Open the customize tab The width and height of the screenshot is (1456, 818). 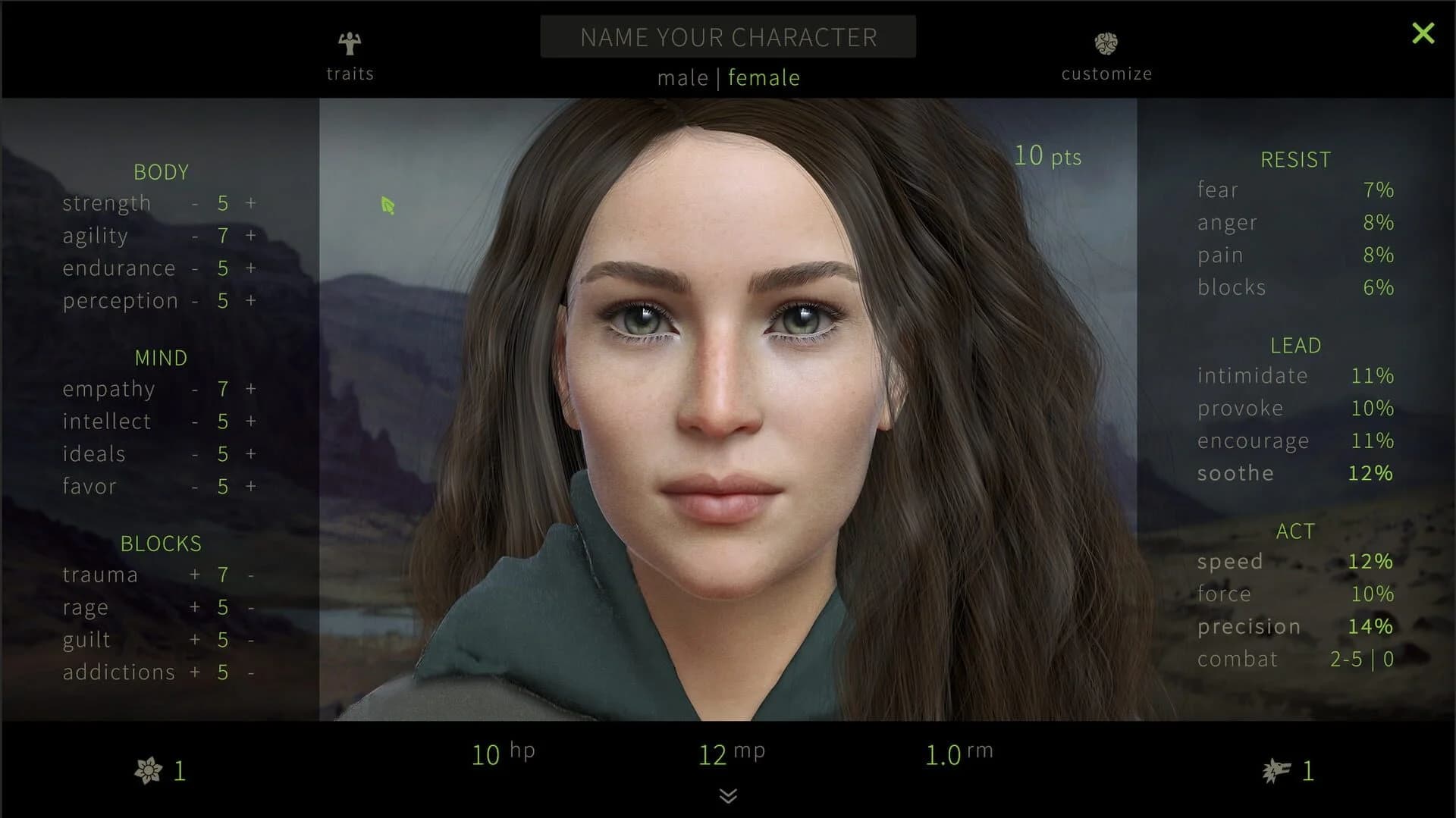[1106, 74]
